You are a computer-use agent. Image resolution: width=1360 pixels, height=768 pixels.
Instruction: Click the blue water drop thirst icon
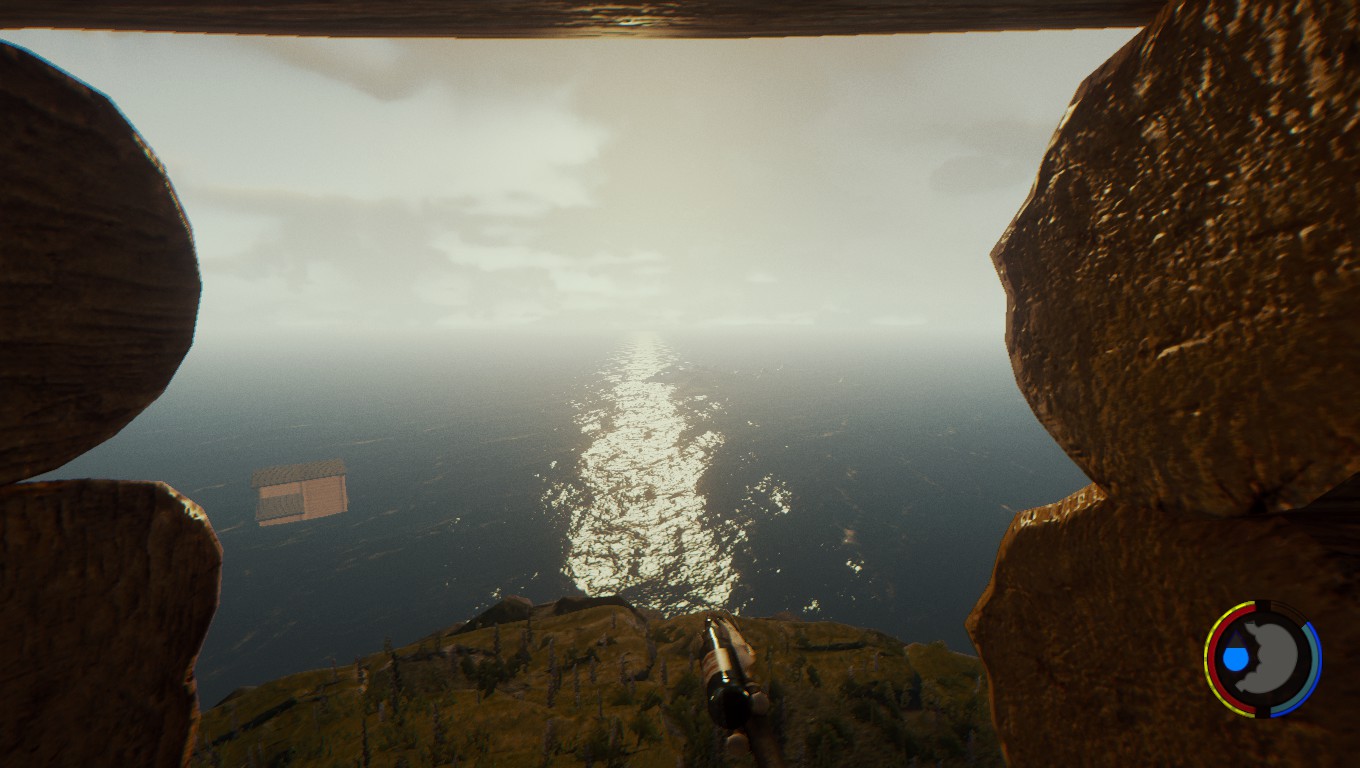point(1236,657)
